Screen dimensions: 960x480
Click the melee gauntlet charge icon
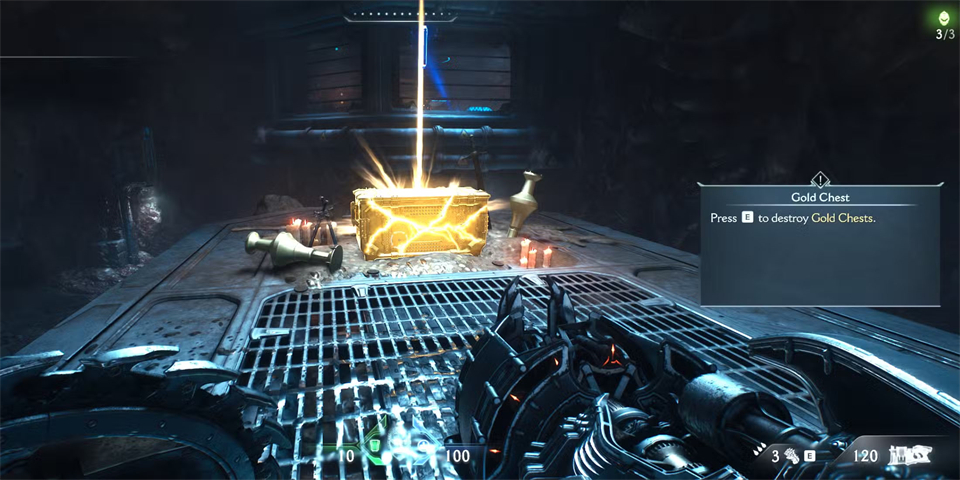click(790, 456)
